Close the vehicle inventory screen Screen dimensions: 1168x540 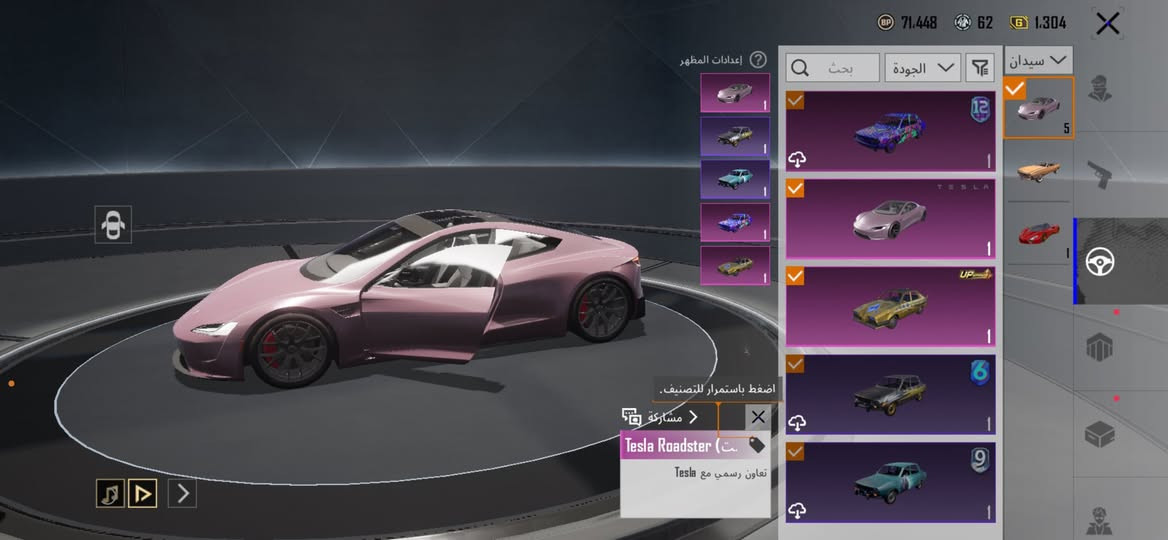[1107, 23]
